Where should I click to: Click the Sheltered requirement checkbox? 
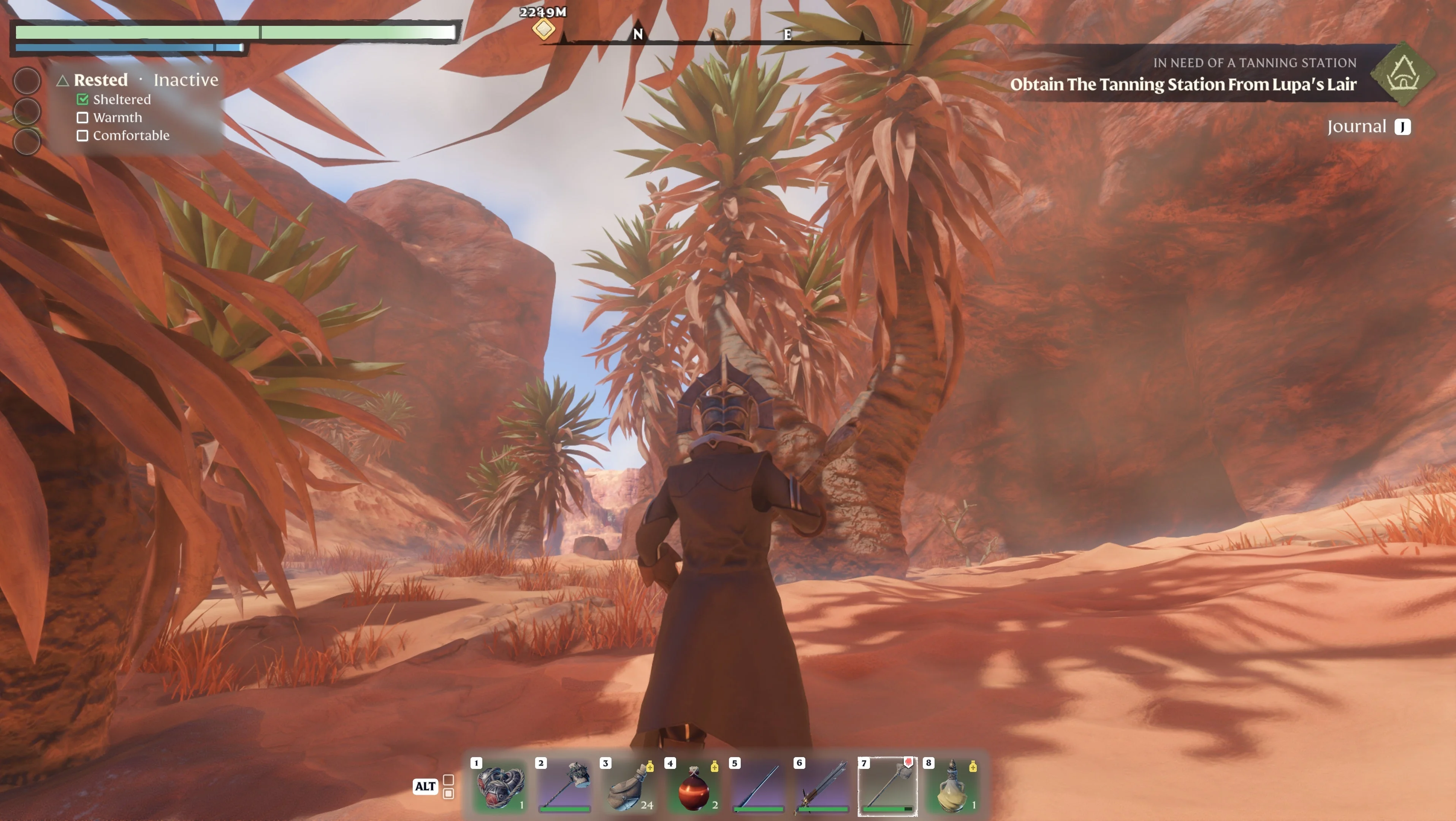pyautogui.click(x=82, y=100)
